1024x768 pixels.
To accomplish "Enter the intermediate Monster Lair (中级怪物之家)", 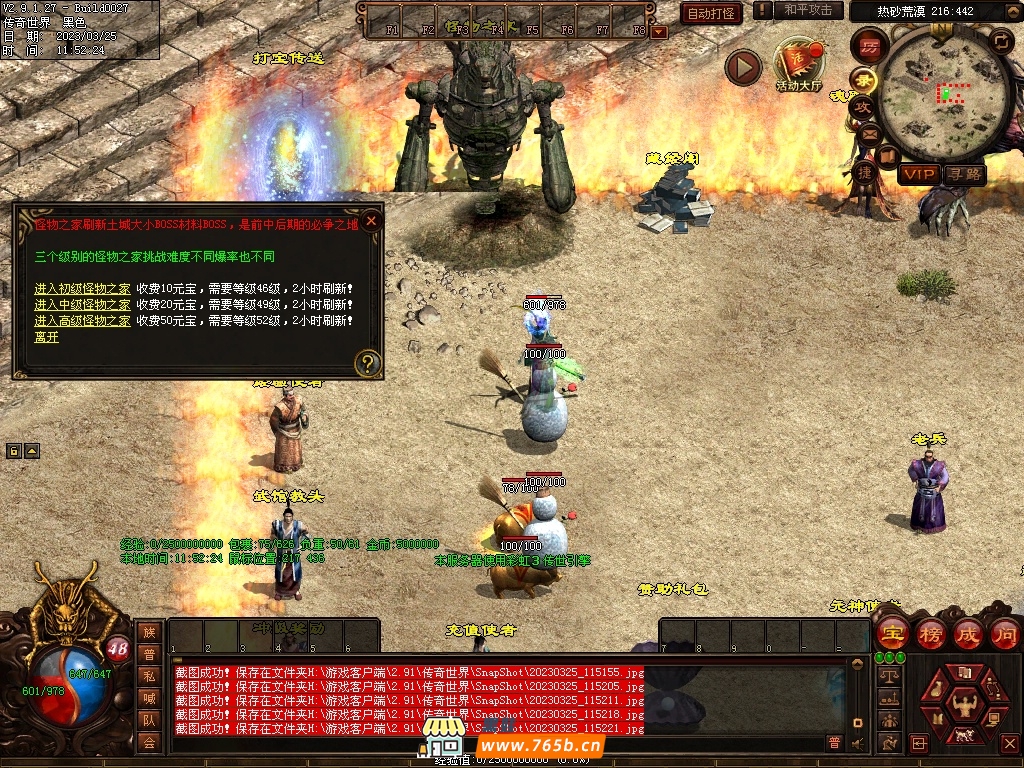I will point(82,304).
